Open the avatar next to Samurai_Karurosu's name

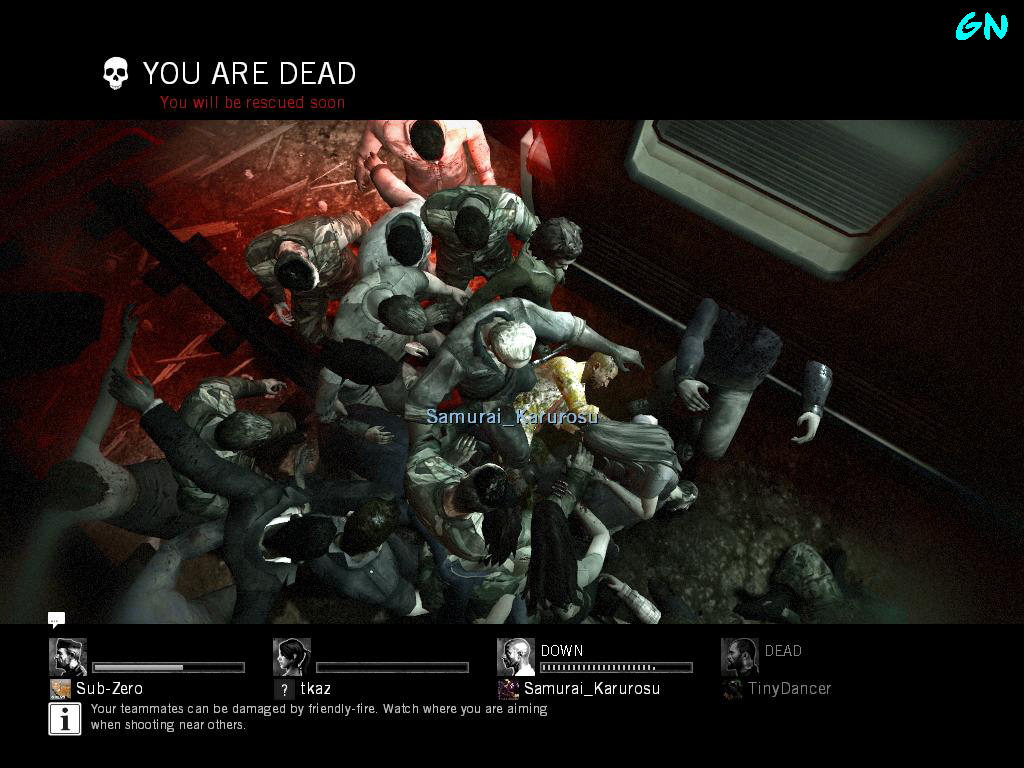[508, 689]
